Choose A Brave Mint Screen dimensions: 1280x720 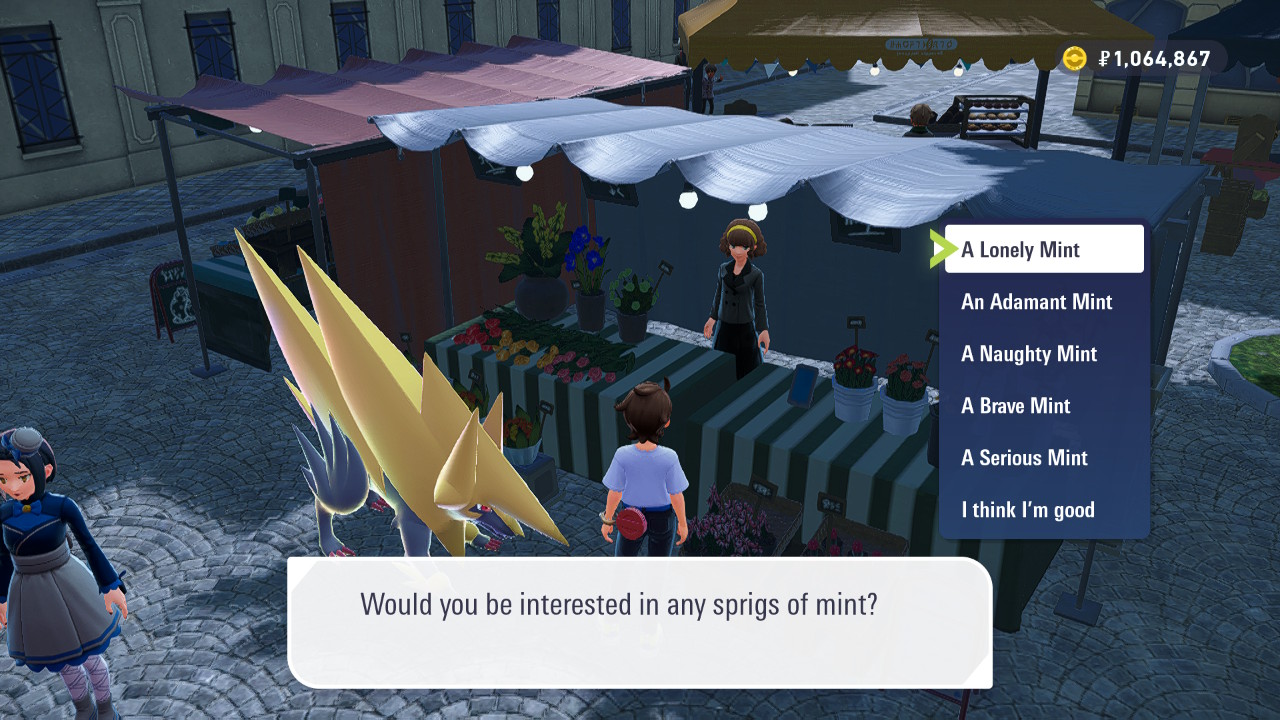pos(1016,406)
